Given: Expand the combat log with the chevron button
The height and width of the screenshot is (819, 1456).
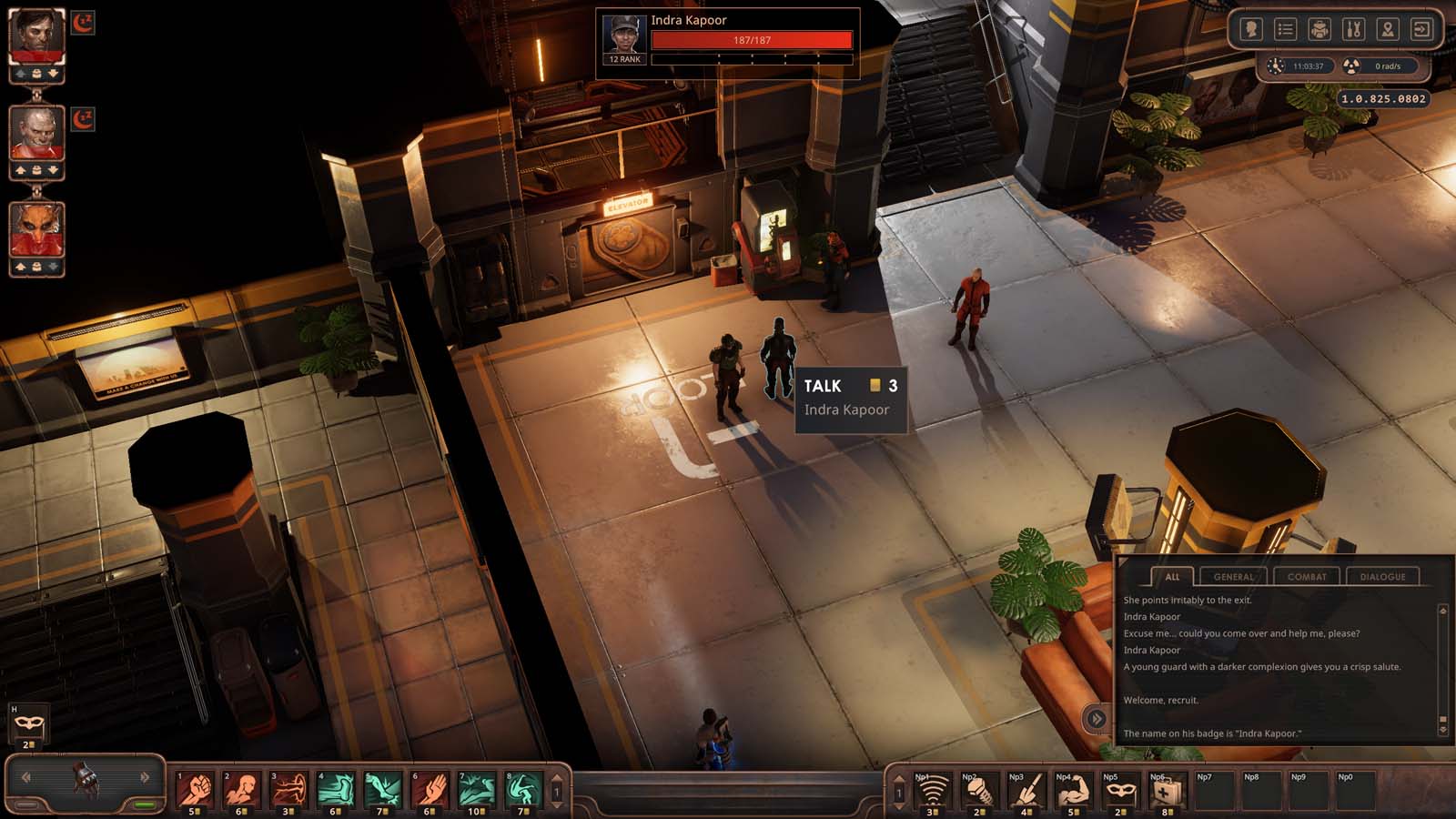Looking at the screenshot, I should point(1097,717).
